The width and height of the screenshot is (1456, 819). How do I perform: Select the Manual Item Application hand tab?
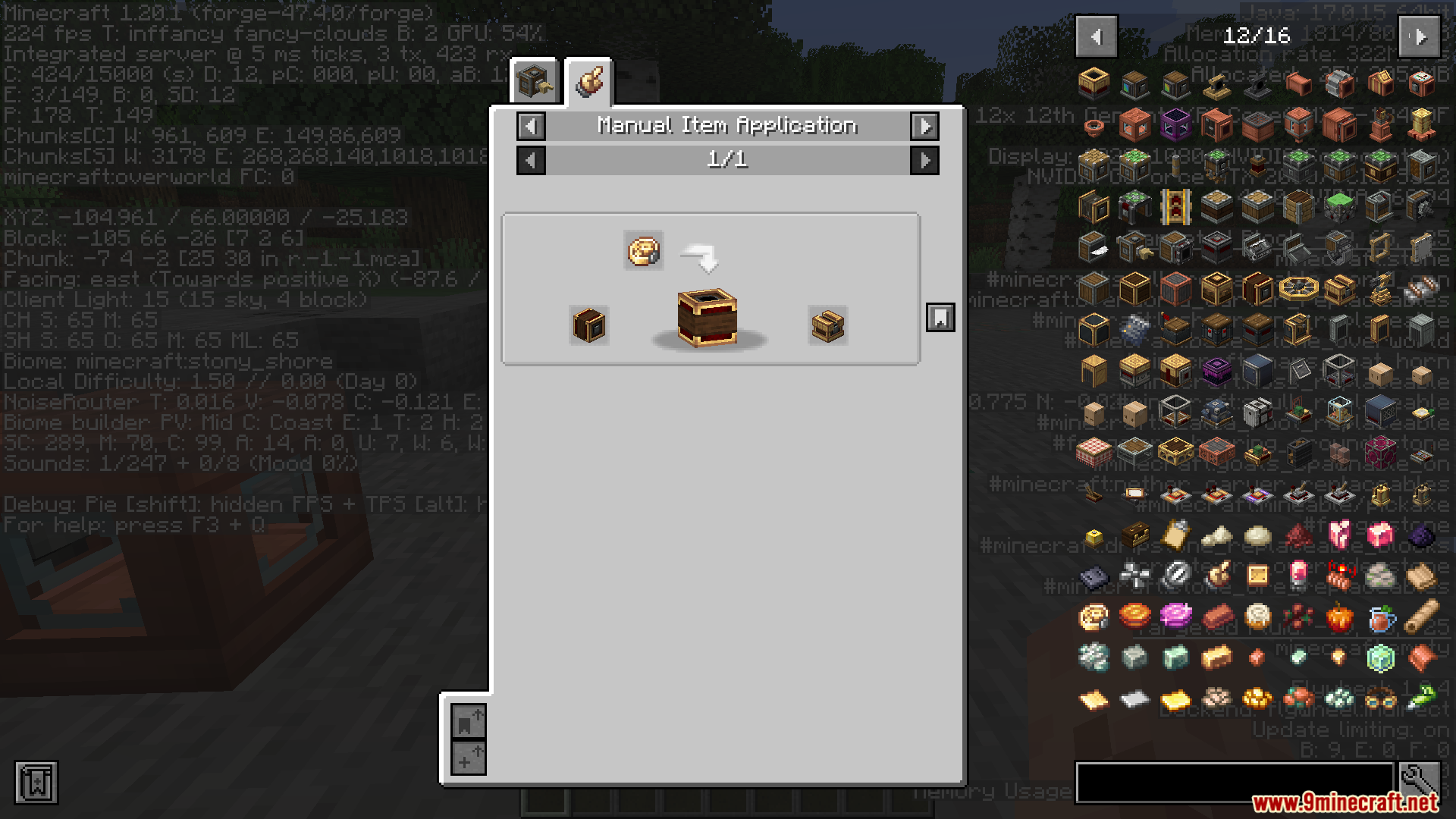click(x=589, y=81)
